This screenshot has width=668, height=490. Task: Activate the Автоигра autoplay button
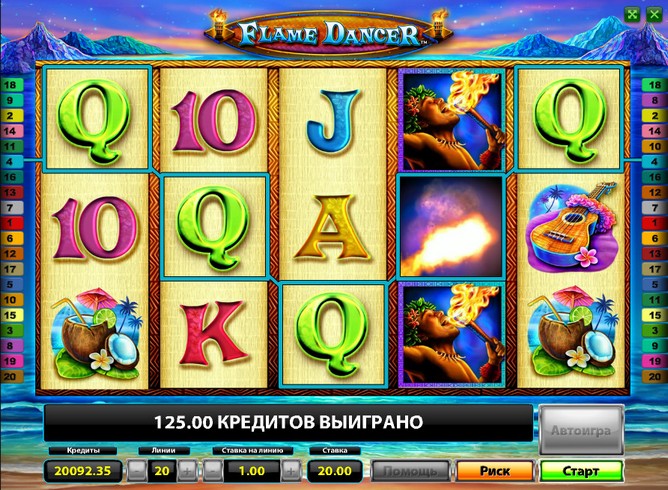[577, 431]
